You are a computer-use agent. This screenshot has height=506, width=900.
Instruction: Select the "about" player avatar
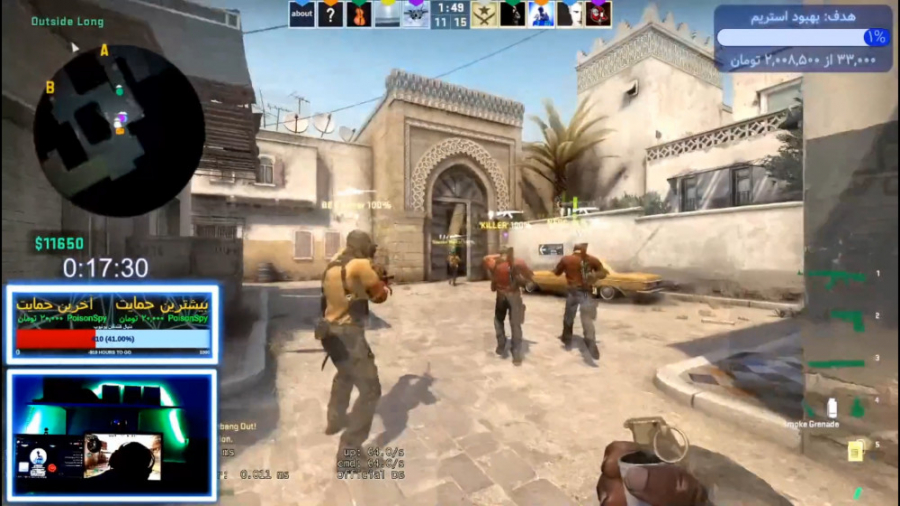tap(302, 14)
